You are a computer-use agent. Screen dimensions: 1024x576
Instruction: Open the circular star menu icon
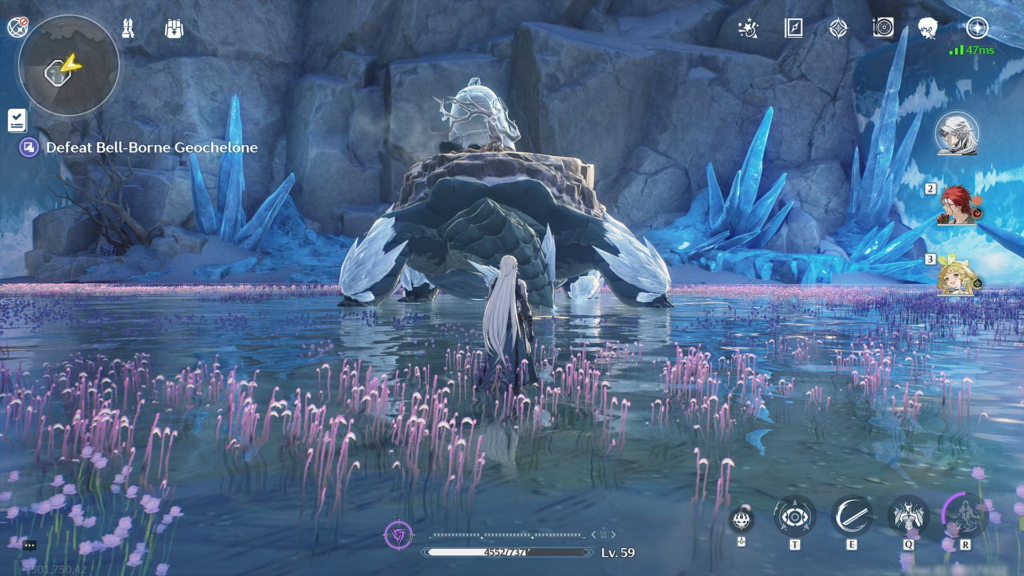point(977,28)
